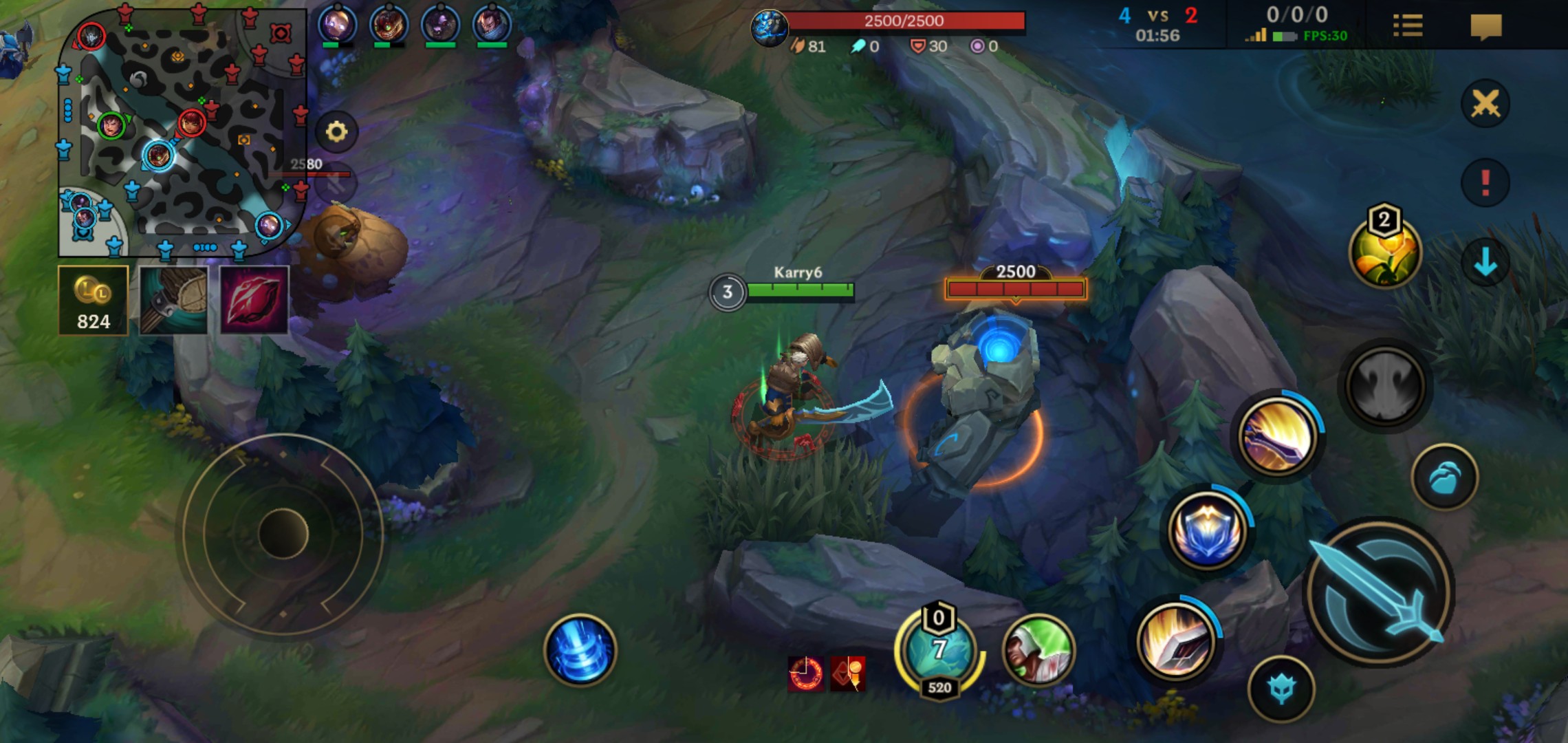1568x743 pixels.
Task: Open the shop via gold counter 824
Action: click(94, 301)
